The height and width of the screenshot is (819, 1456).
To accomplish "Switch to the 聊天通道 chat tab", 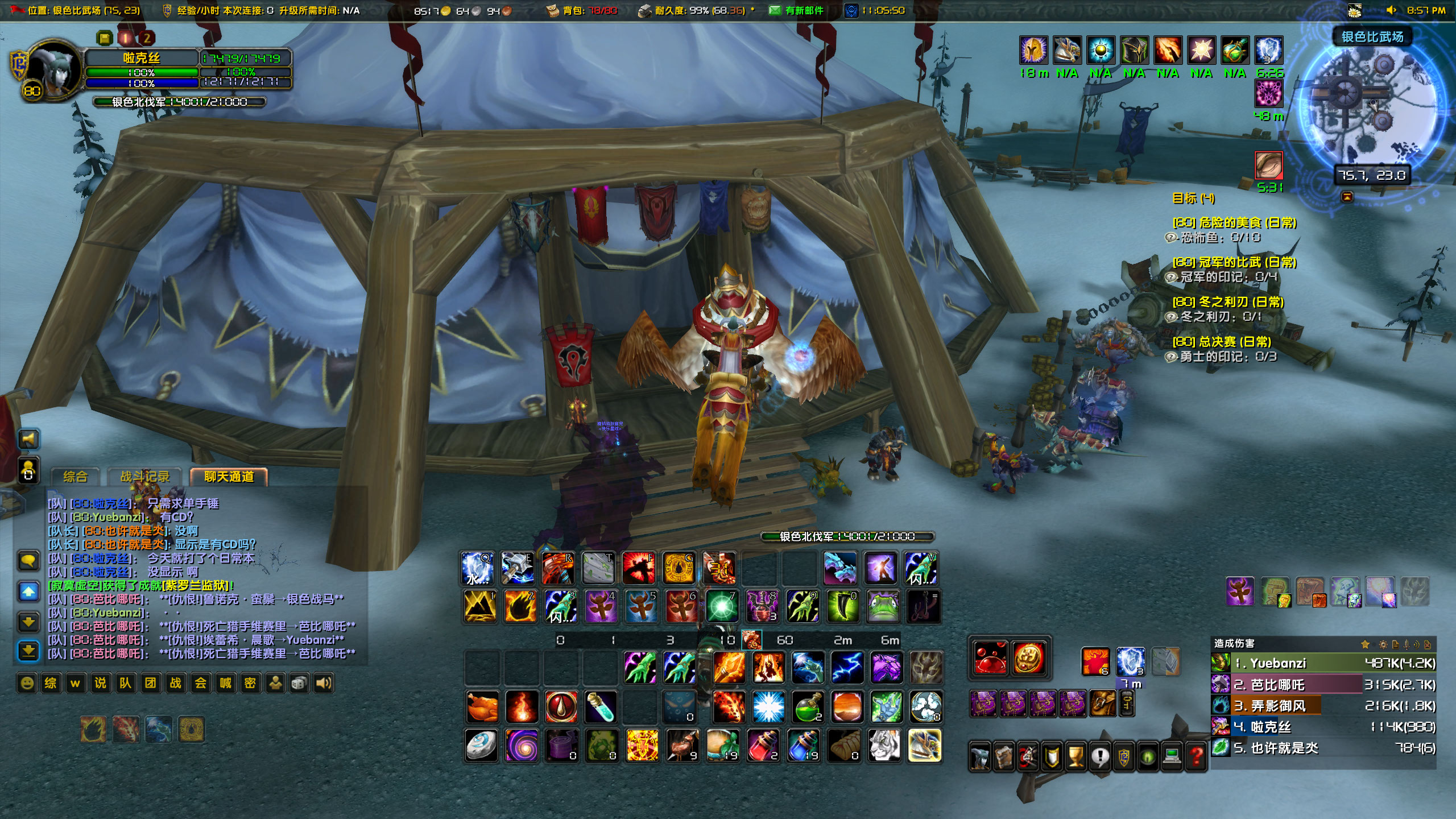I will coord(227,477).
